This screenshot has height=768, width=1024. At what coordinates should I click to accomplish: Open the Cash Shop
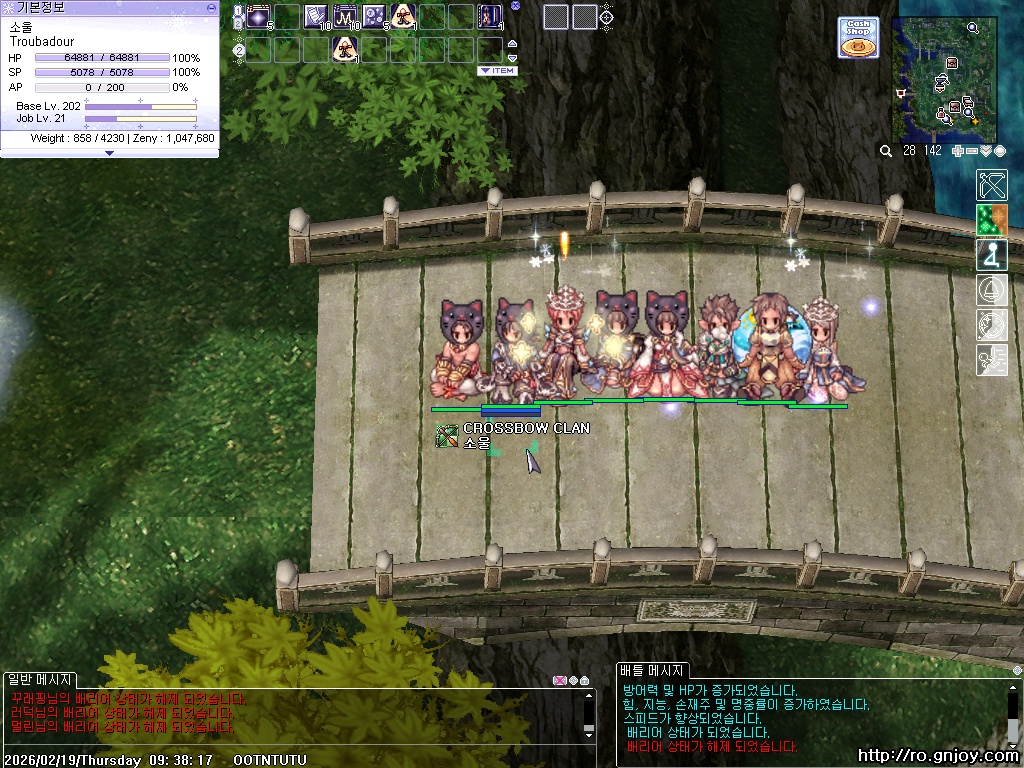point(858,37)
